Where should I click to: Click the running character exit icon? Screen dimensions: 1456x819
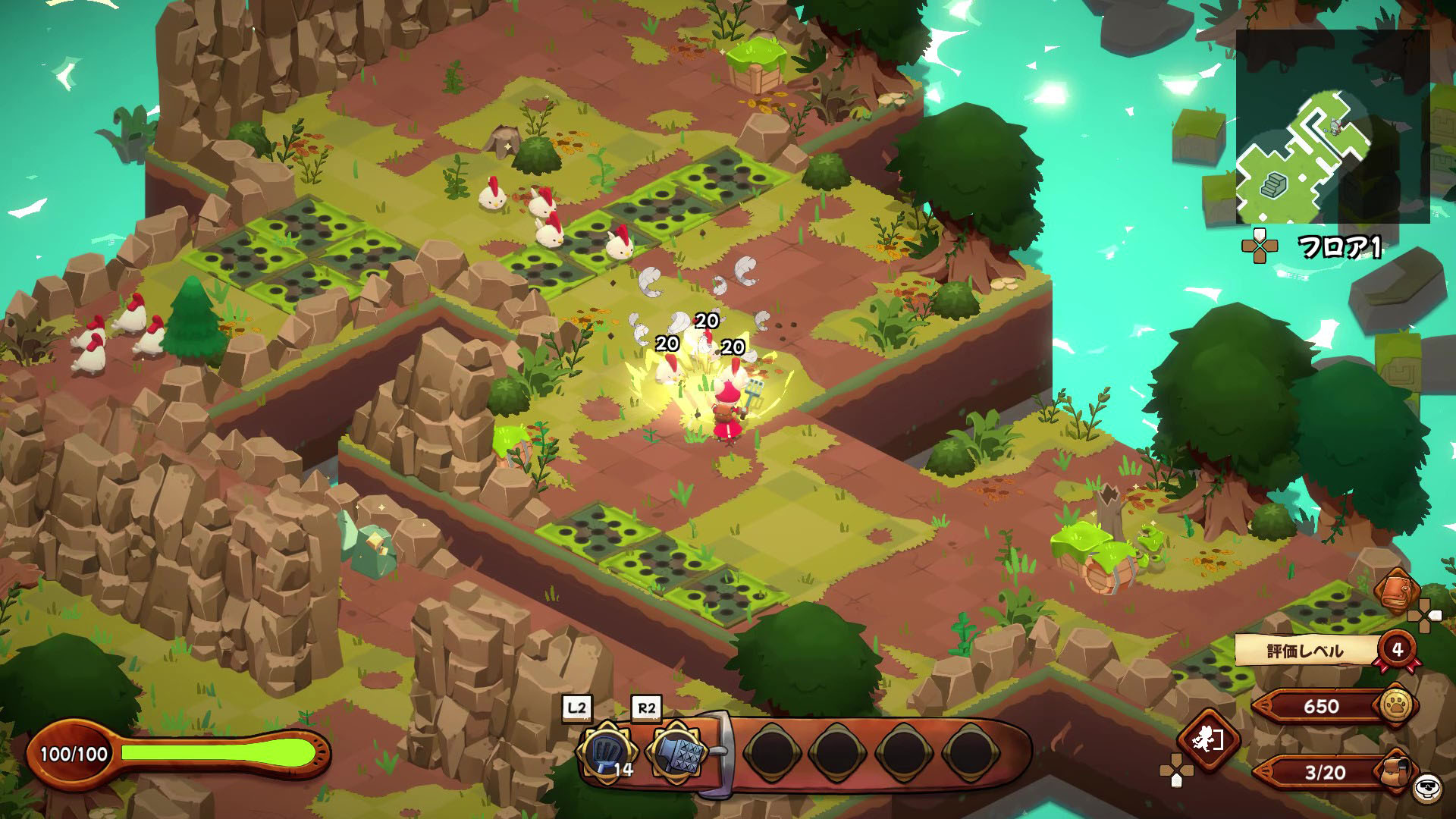pyautogui.click(x=1208, y=738)
